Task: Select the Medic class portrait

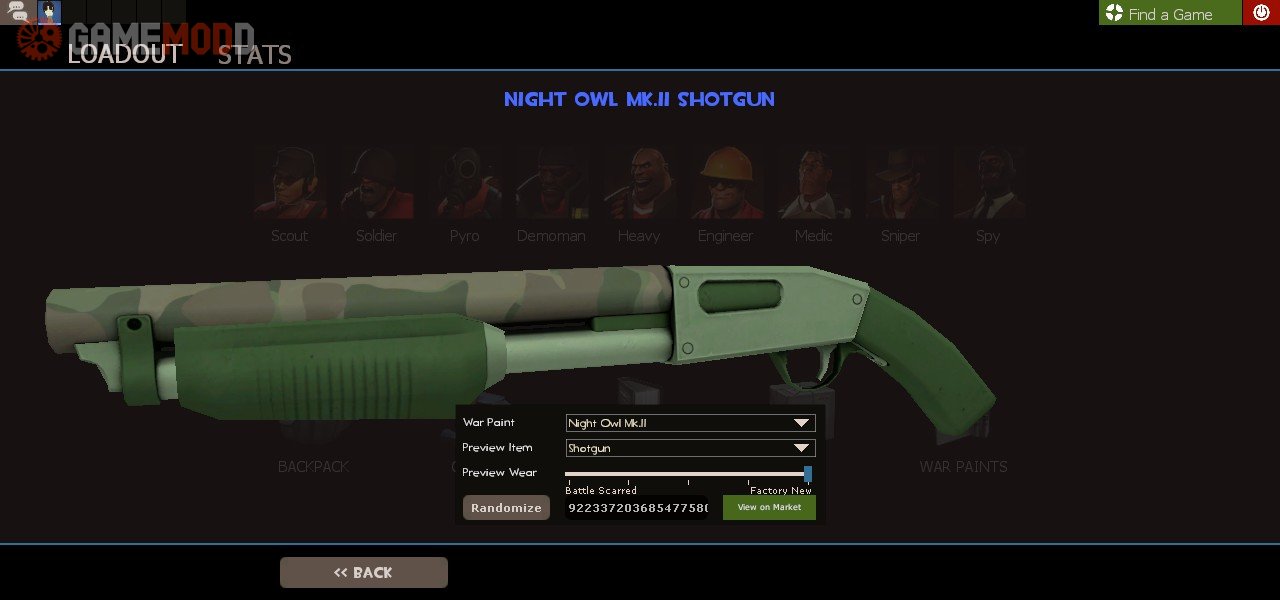Action: (813, 185)
